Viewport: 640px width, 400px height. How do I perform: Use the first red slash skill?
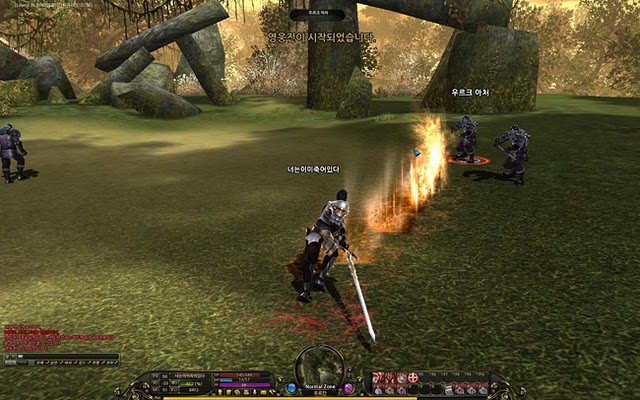coord(378,377)
